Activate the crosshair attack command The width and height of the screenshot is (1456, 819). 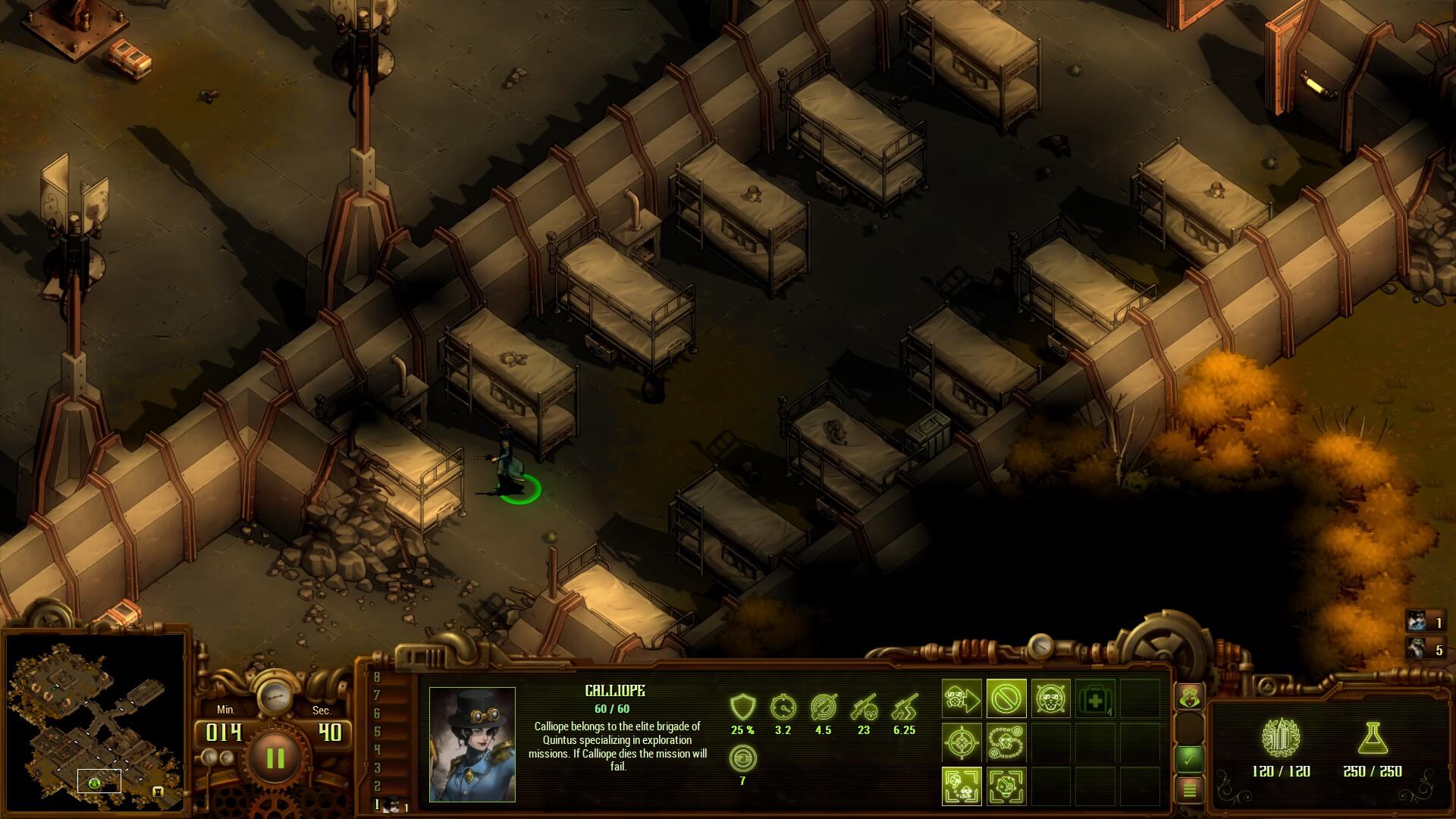click(962, 742)
